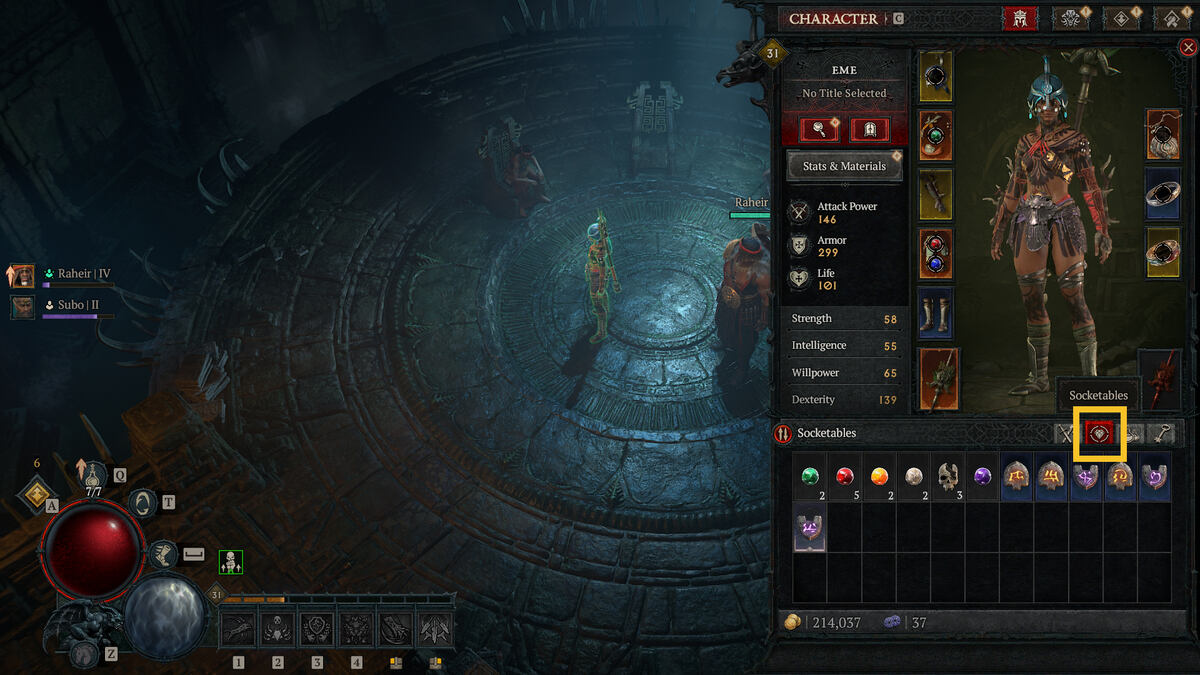Activate the town portal icon
This screenshot has height=675, width=1200.
(x=142, y=503)
